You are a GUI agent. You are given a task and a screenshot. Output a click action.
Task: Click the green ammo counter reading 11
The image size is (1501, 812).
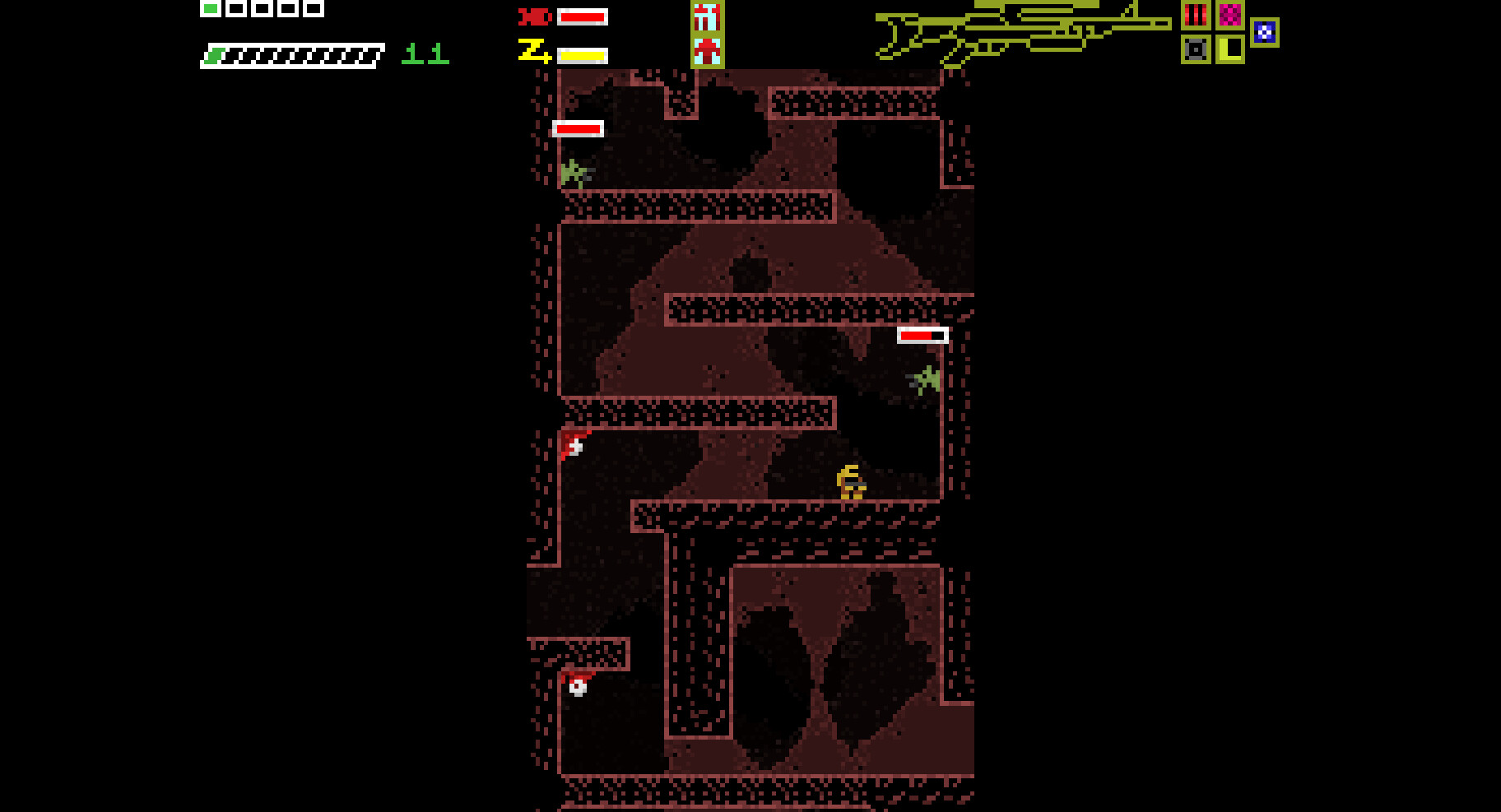424,54
